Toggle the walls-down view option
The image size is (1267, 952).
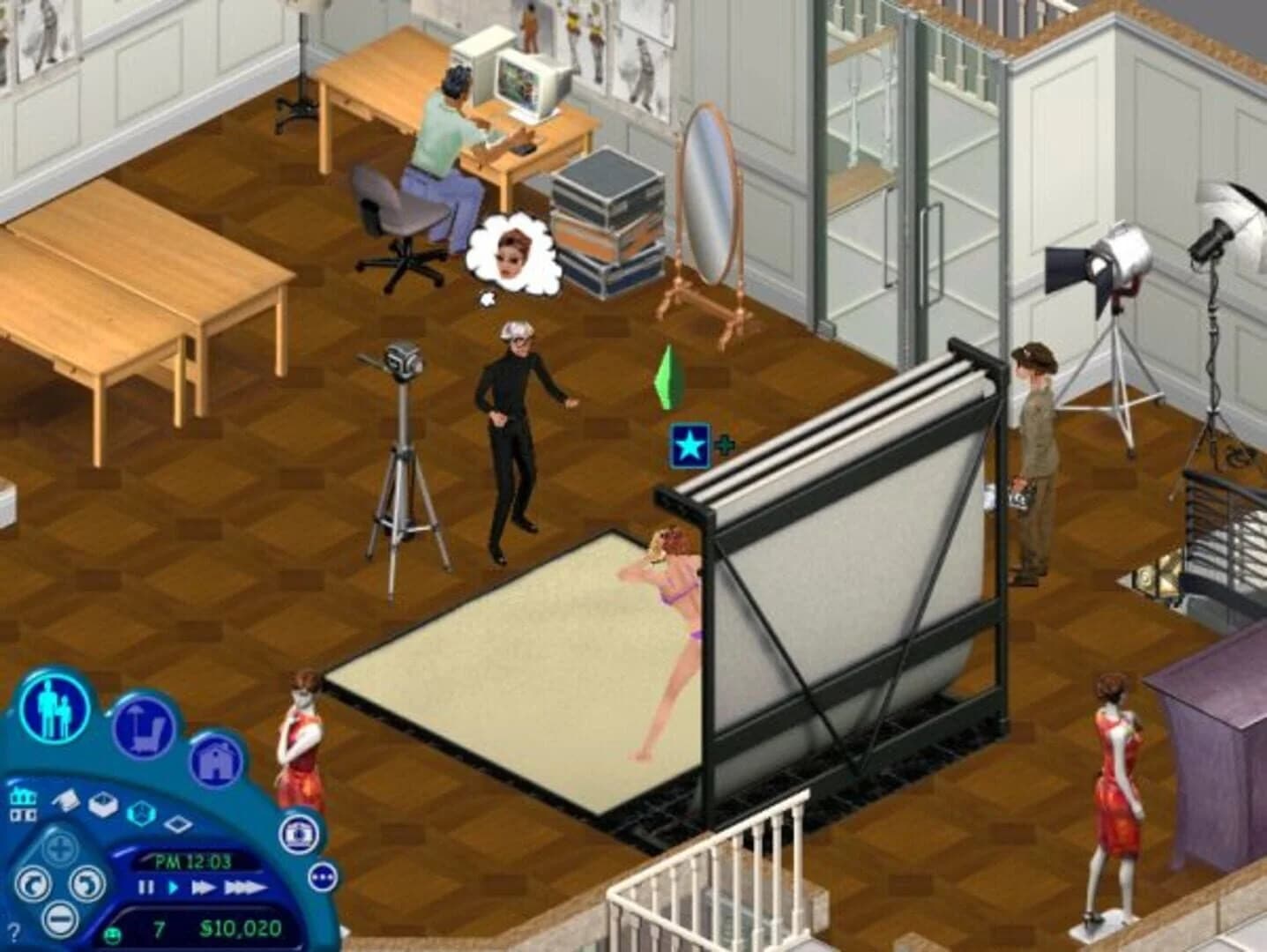[x=64, y=800]
